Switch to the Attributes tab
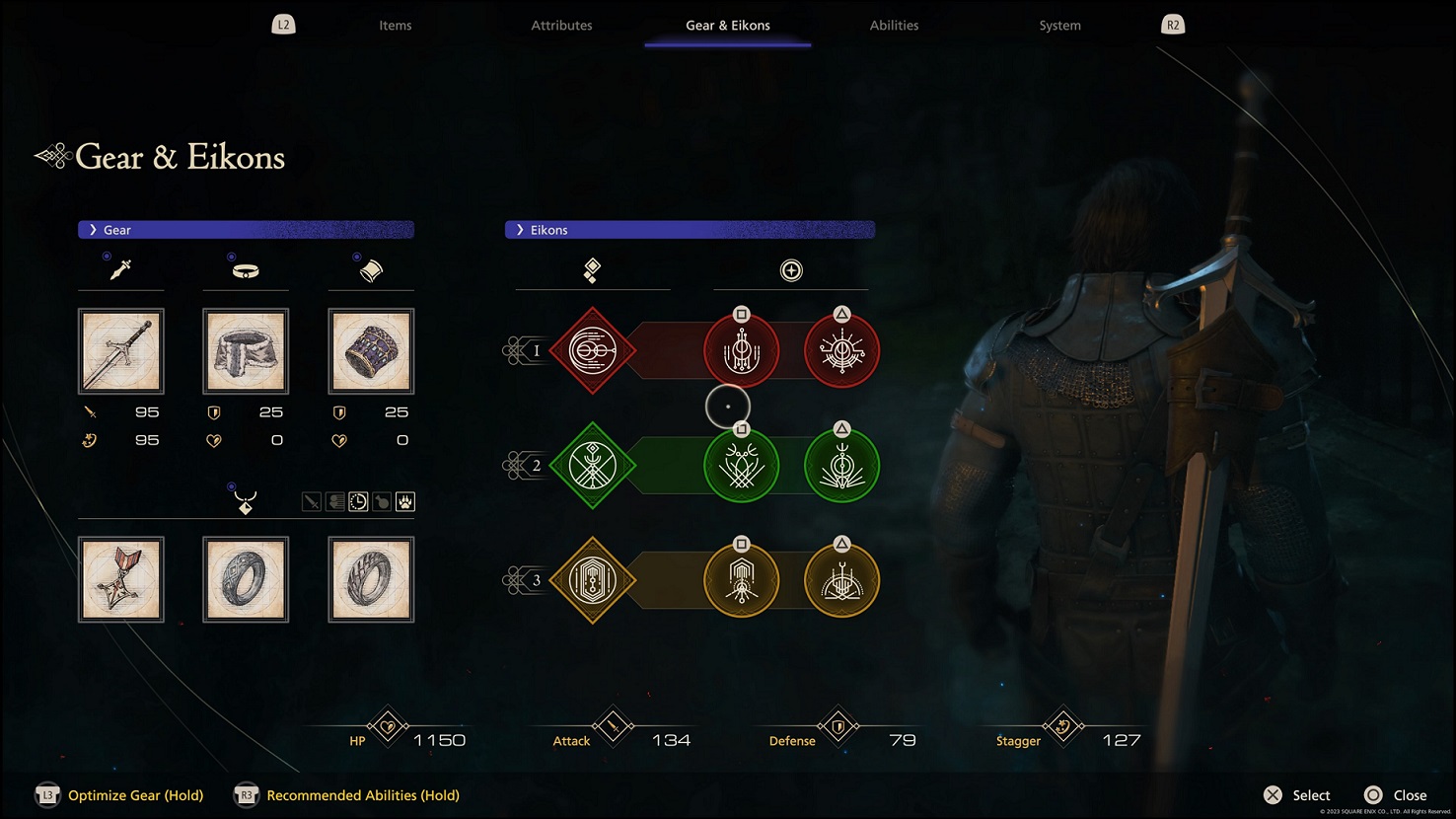This screenshot has width=1456, height=819. (x=561, y=25)
